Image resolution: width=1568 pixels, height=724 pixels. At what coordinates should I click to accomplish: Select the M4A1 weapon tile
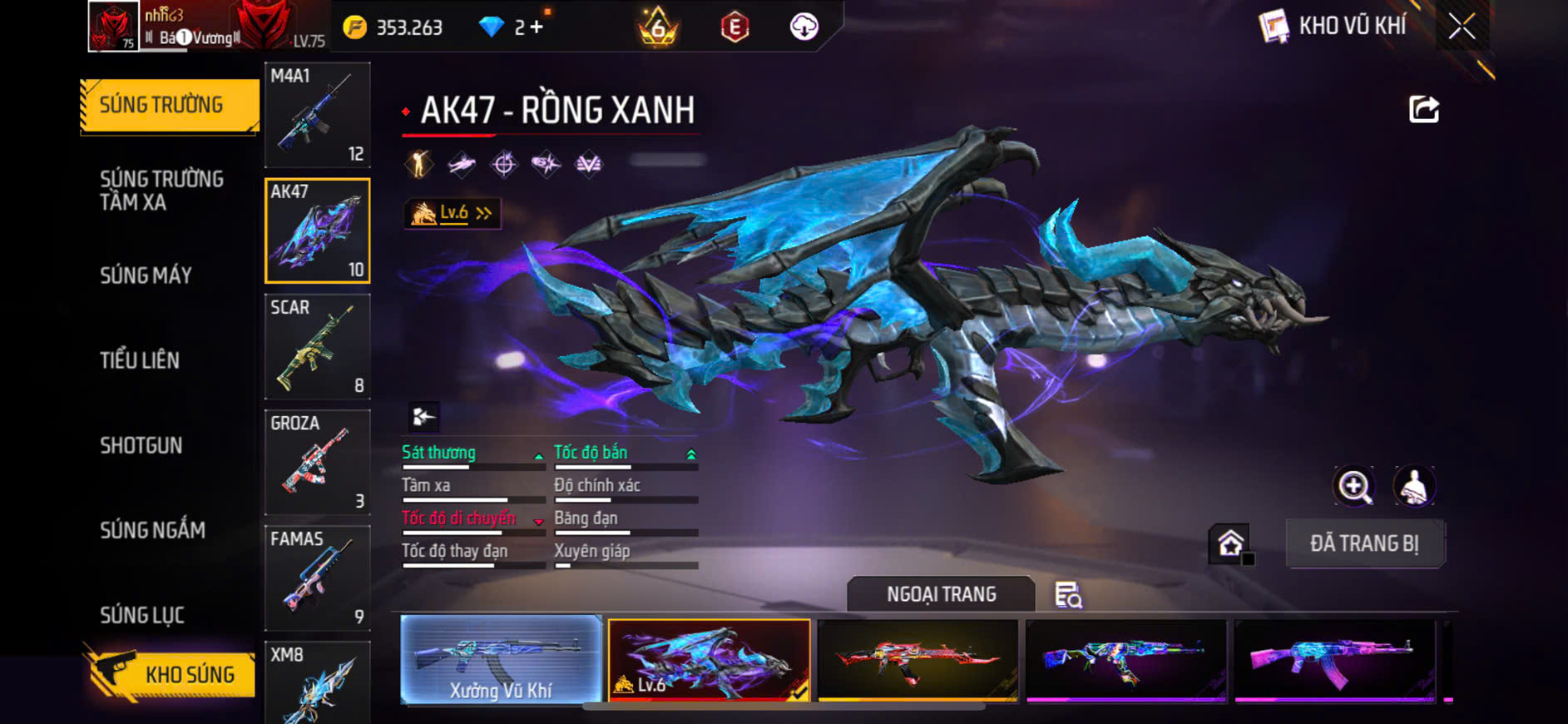click(317, 115)
